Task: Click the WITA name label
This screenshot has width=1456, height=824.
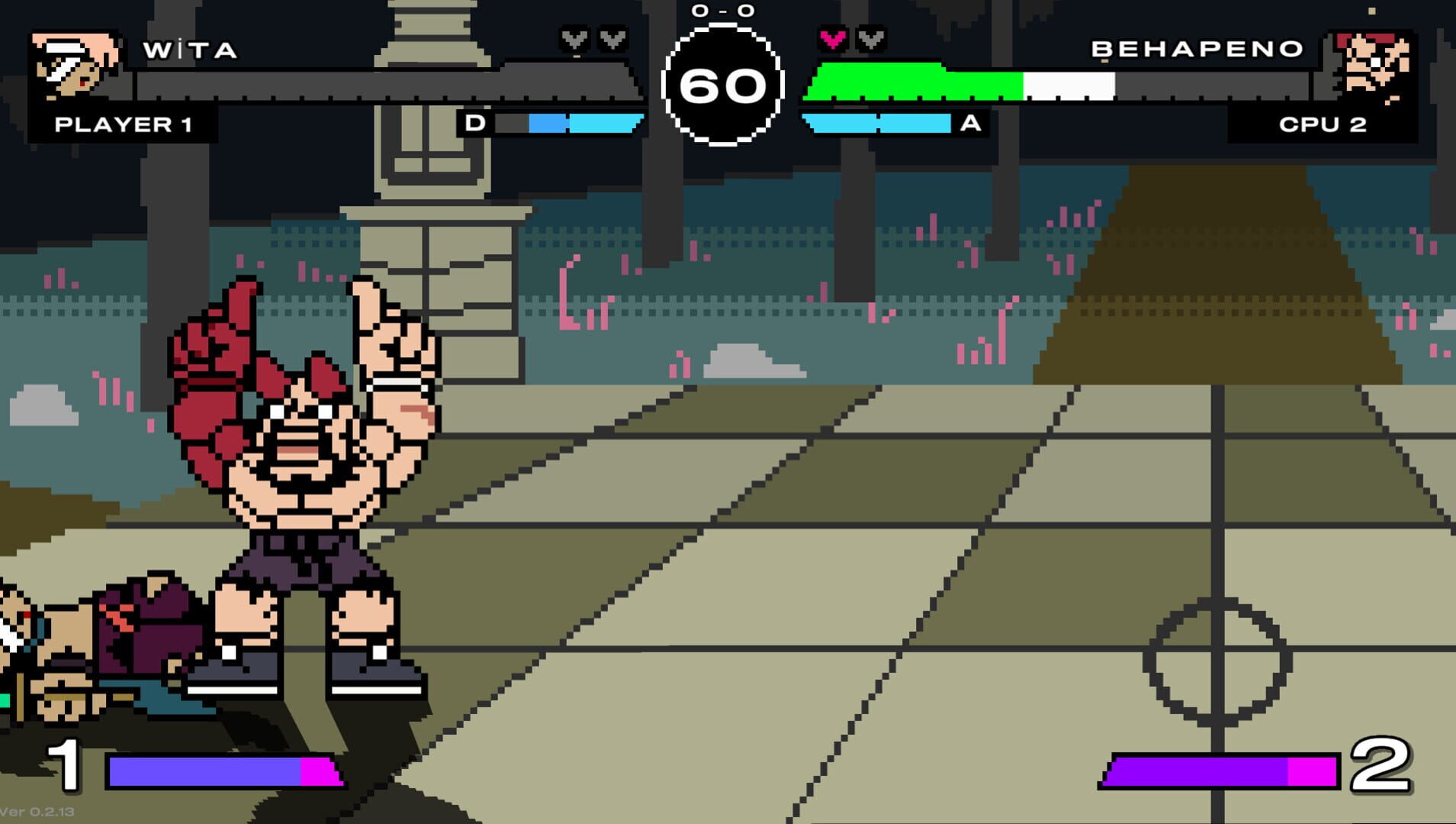Action: (x=191, y=50)
